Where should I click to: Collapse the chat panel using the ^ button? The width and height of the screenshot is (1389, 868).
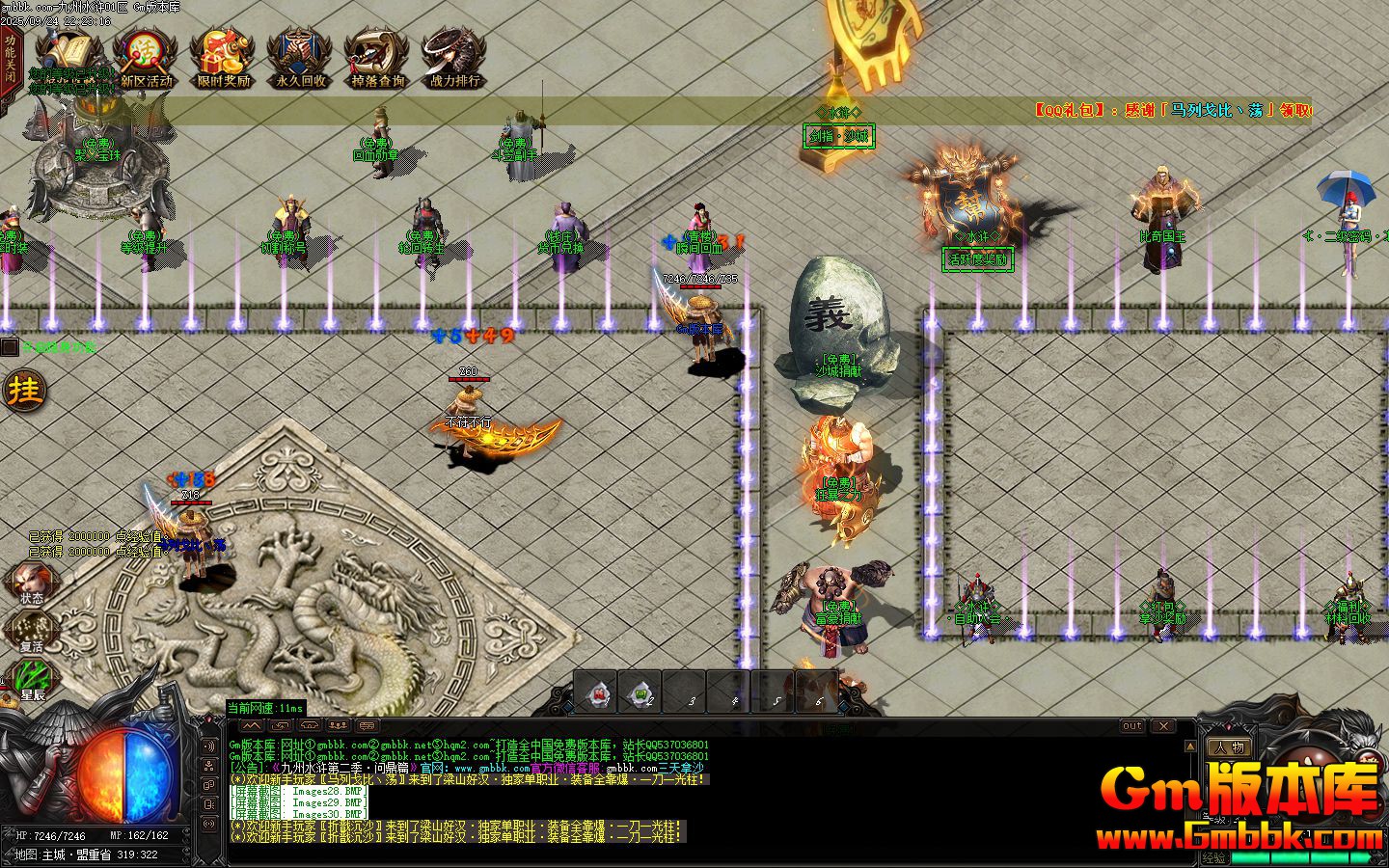(252, 725)
